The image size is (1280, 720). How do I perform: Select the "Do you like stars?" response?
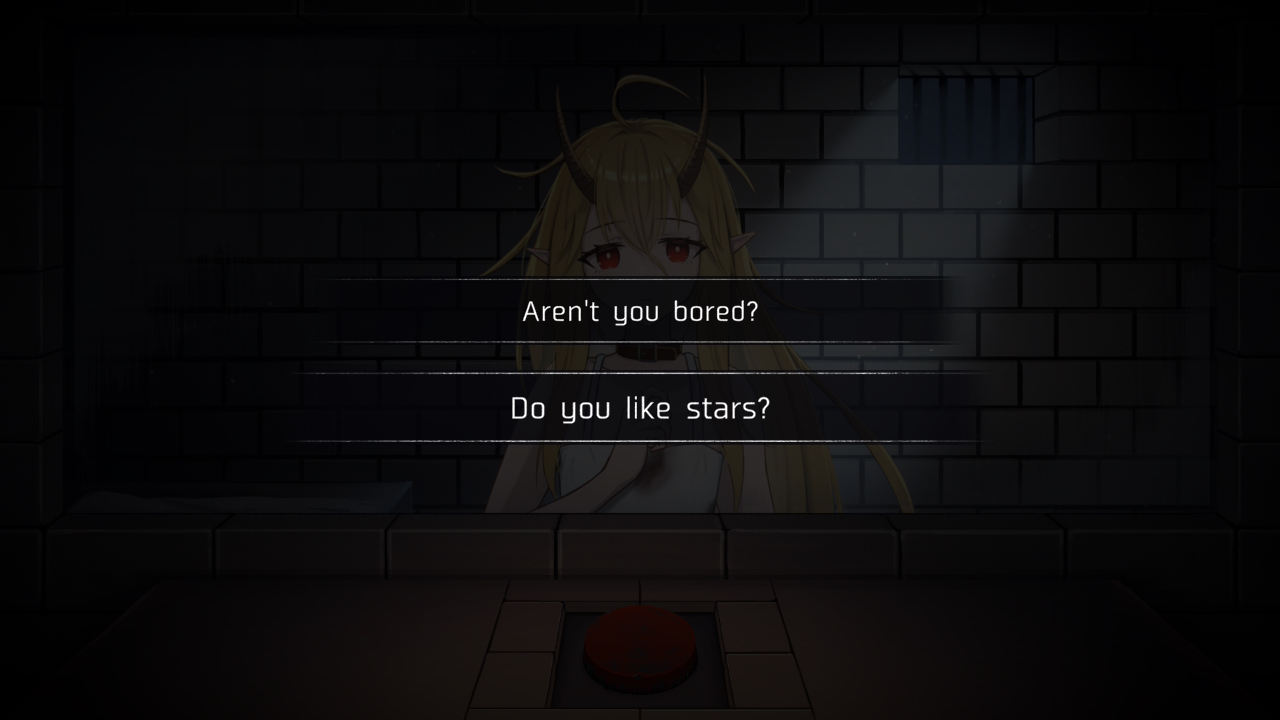[639, 408]
